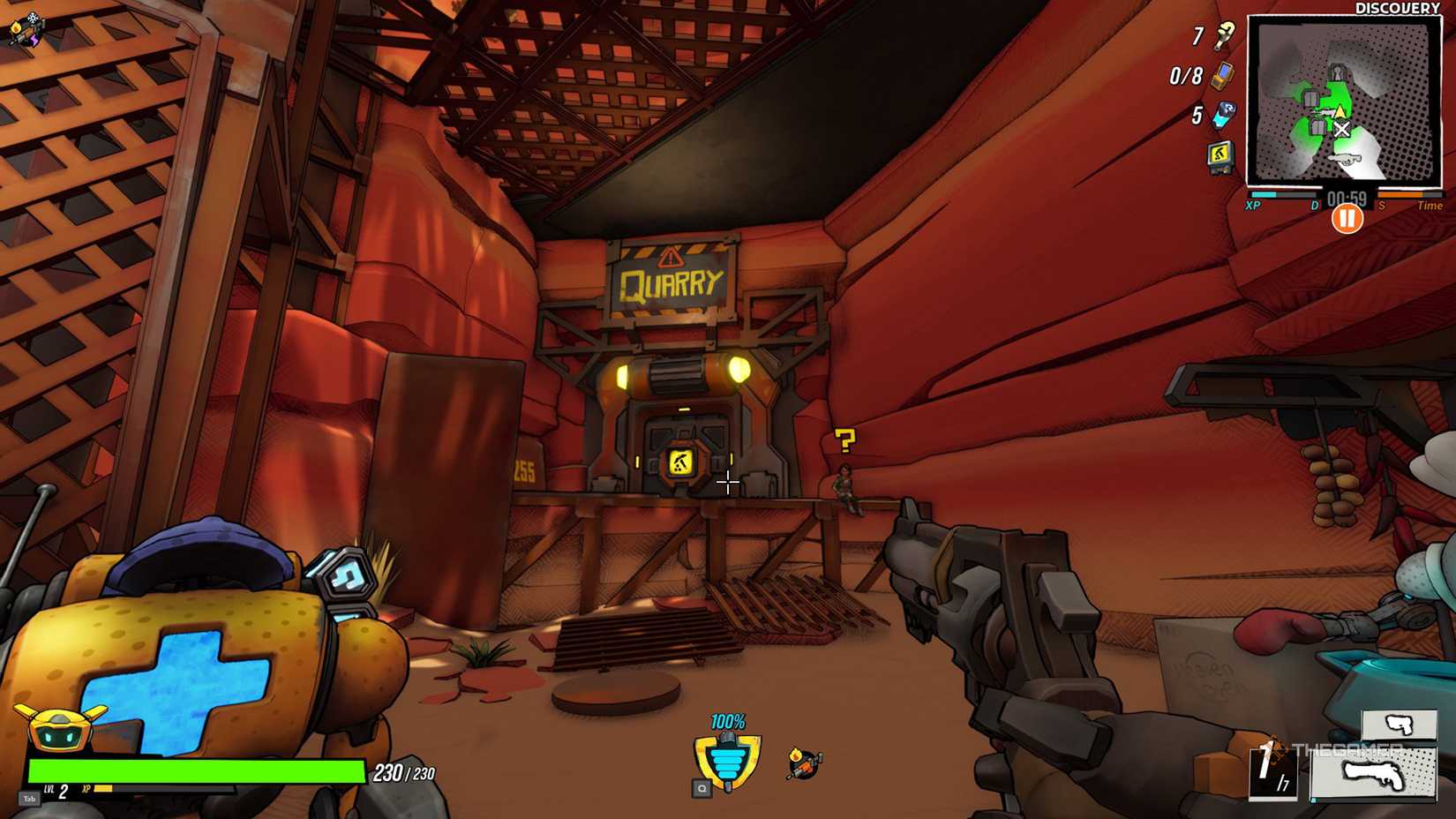Viewport: 1456px width, 819px height.
Task: Toggle the X waypoint marker on the minimap
Action: 1342,129
